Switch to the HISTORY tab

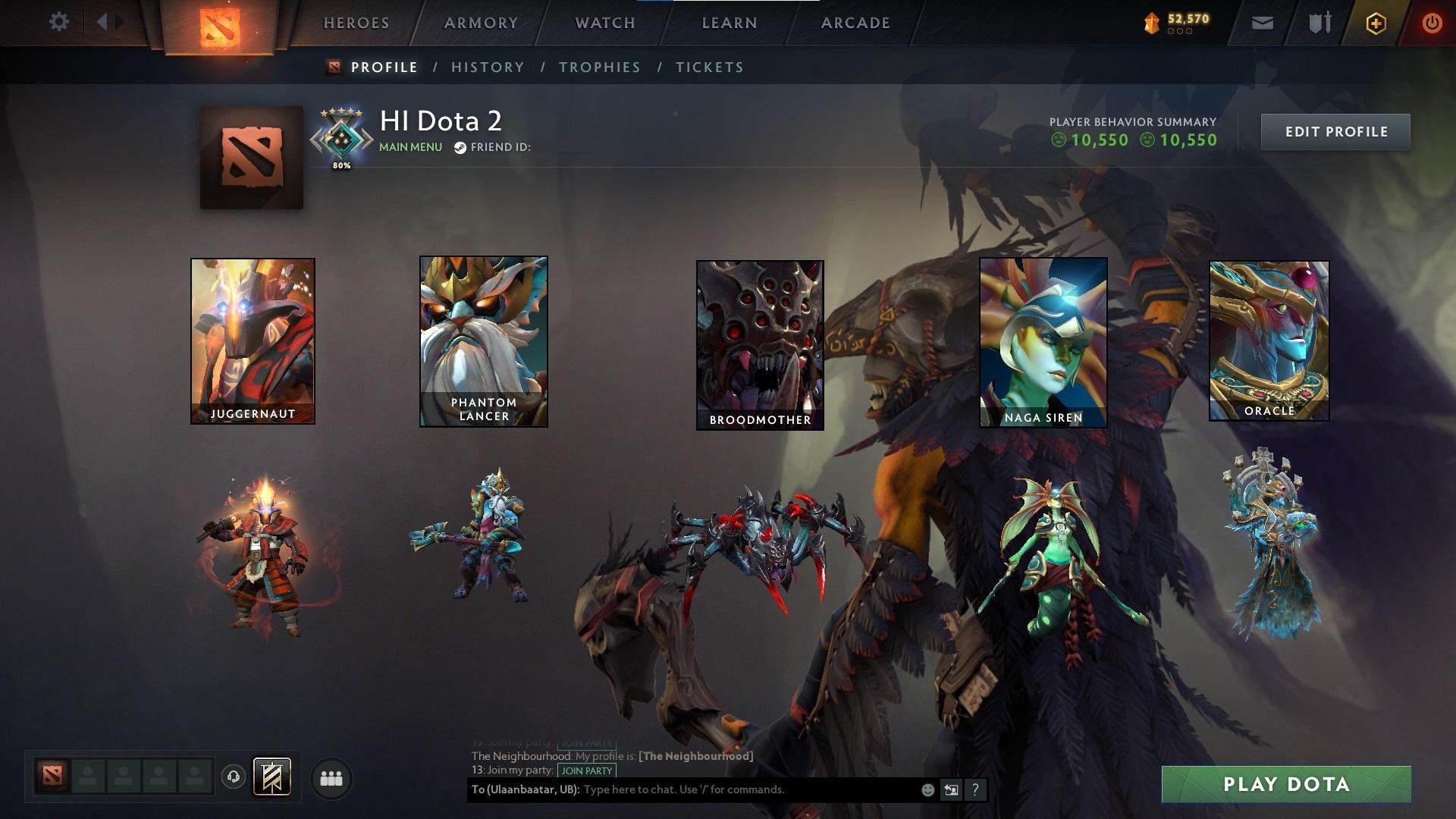[487, 67]
